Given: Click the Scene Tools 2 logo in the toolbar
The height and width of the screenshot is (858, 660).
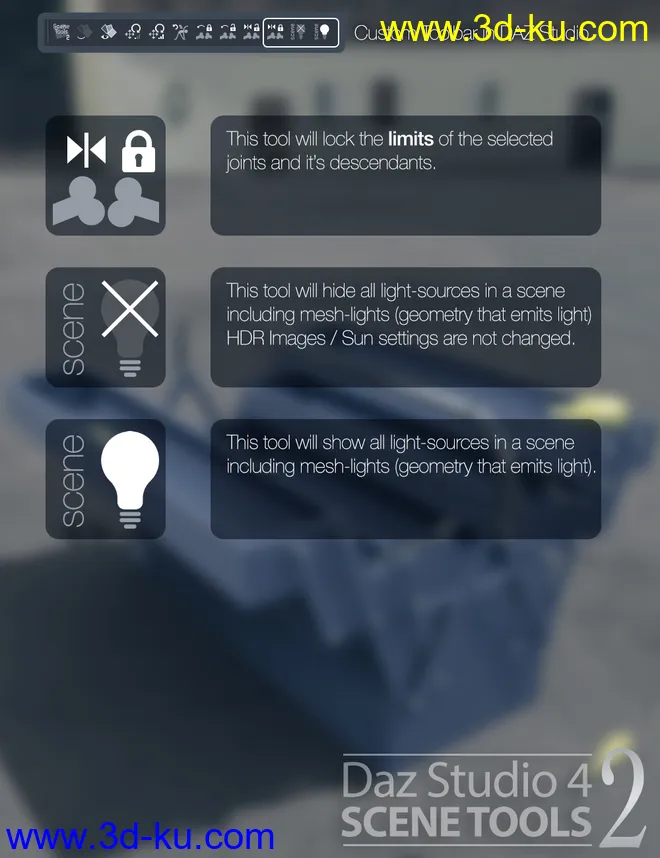Looking at the screenshot, I should click(x=62, y=32).
